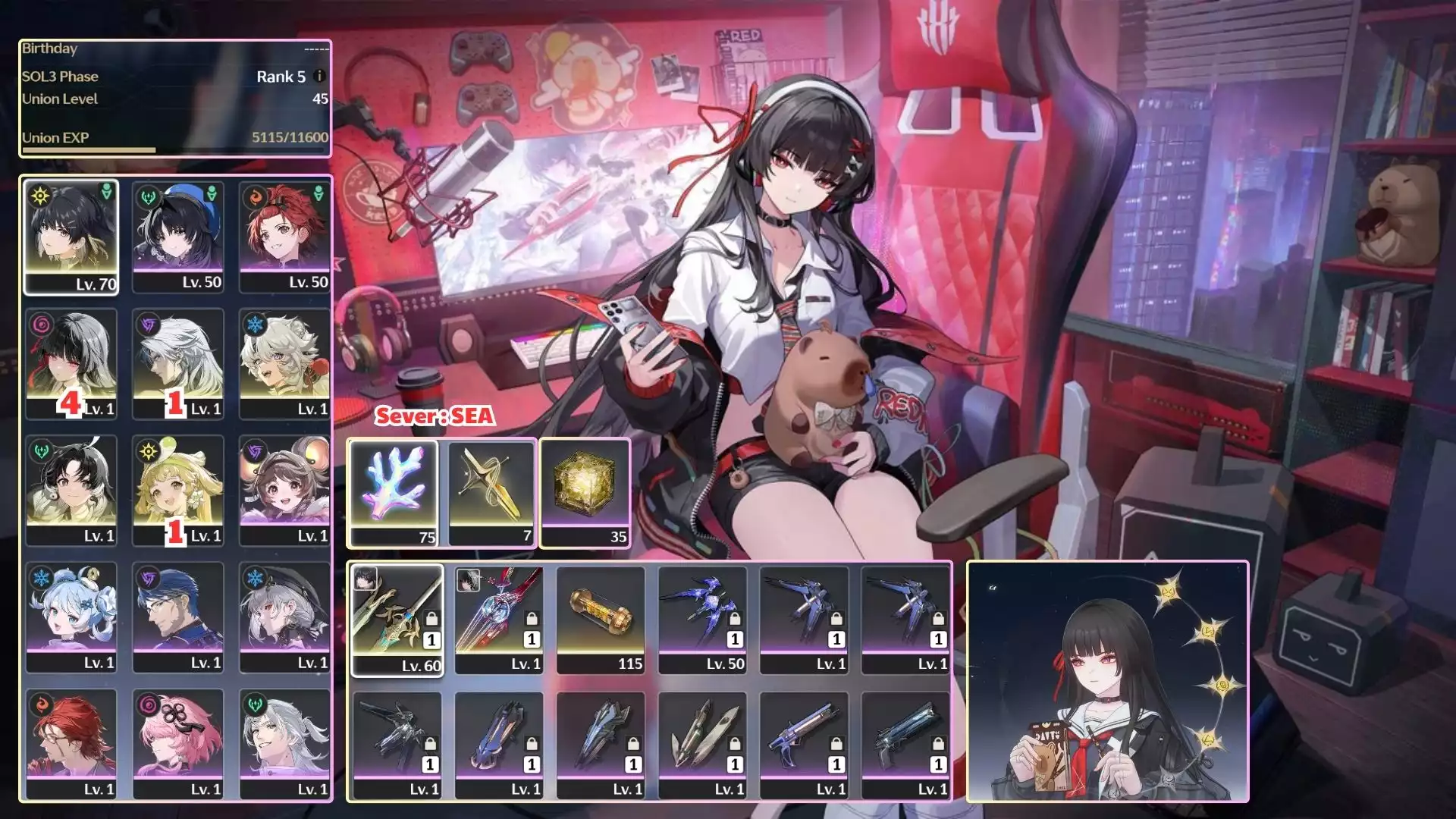
Task: Open the yellow-haired girl character portrait
Action: coord(178,491)
